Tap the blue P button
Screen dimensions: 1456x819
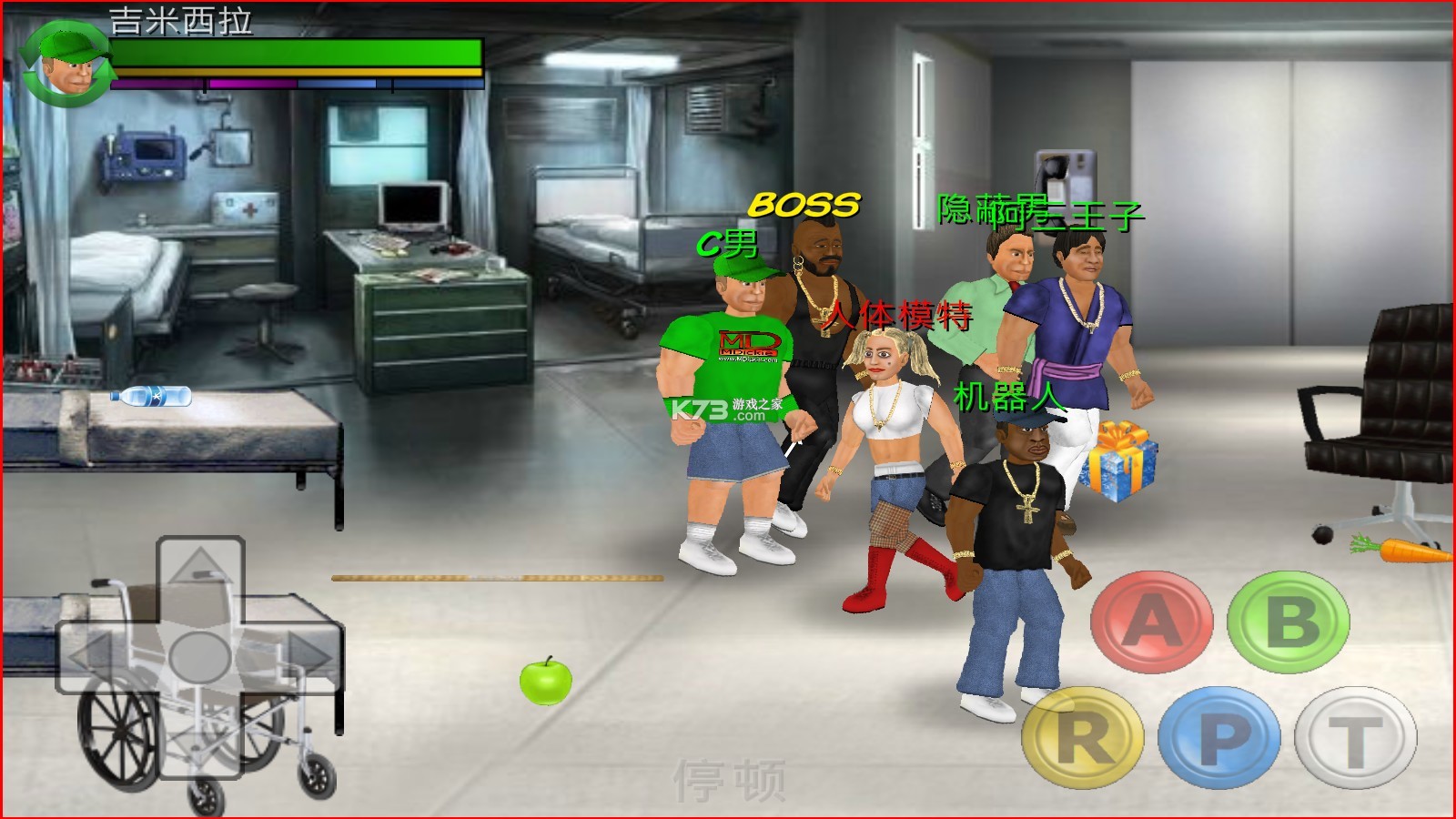coord(1219,737)
